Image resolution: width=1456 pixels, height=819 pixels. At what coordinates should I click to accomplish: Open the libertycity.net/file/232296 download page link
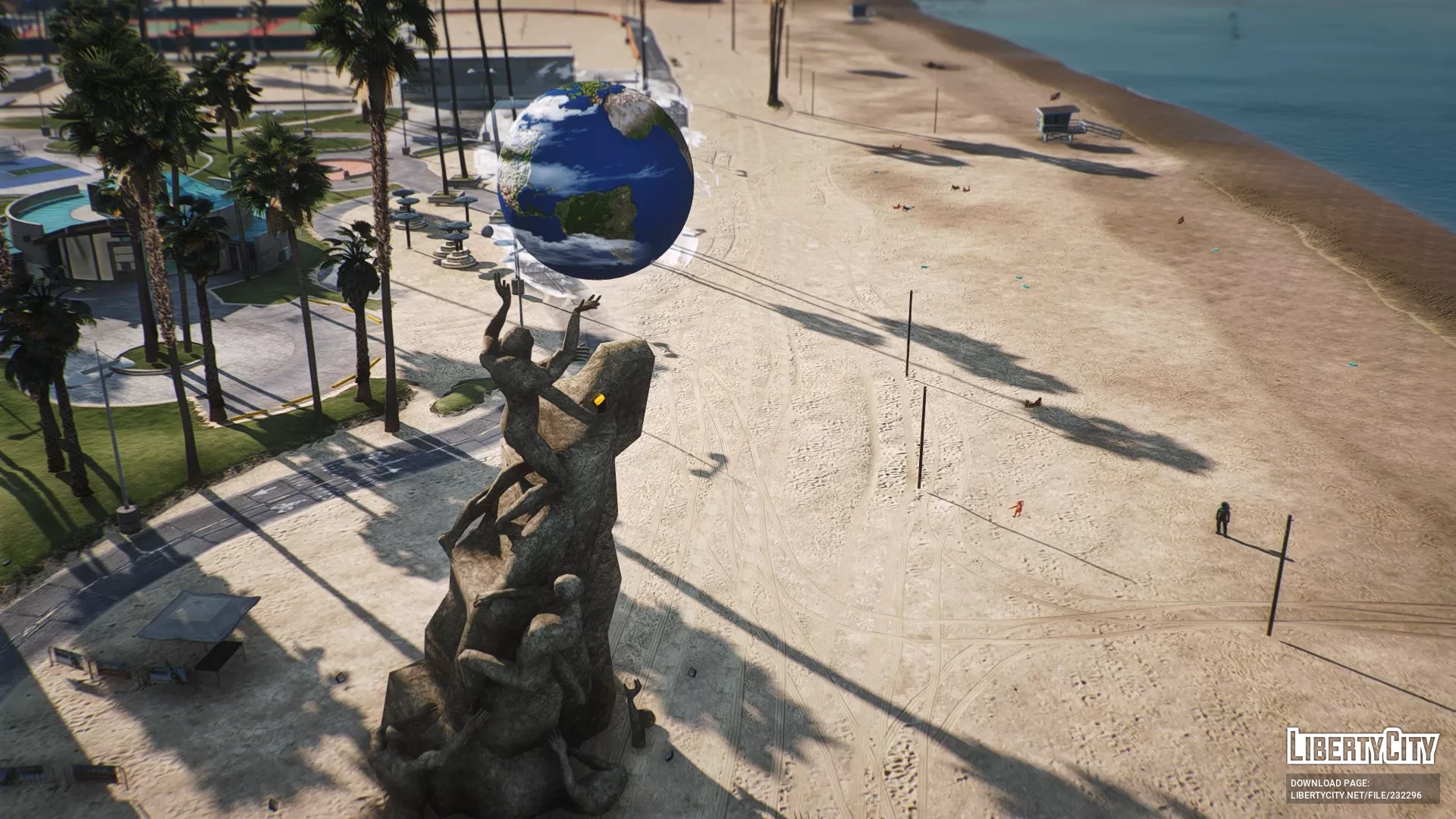1355,795
